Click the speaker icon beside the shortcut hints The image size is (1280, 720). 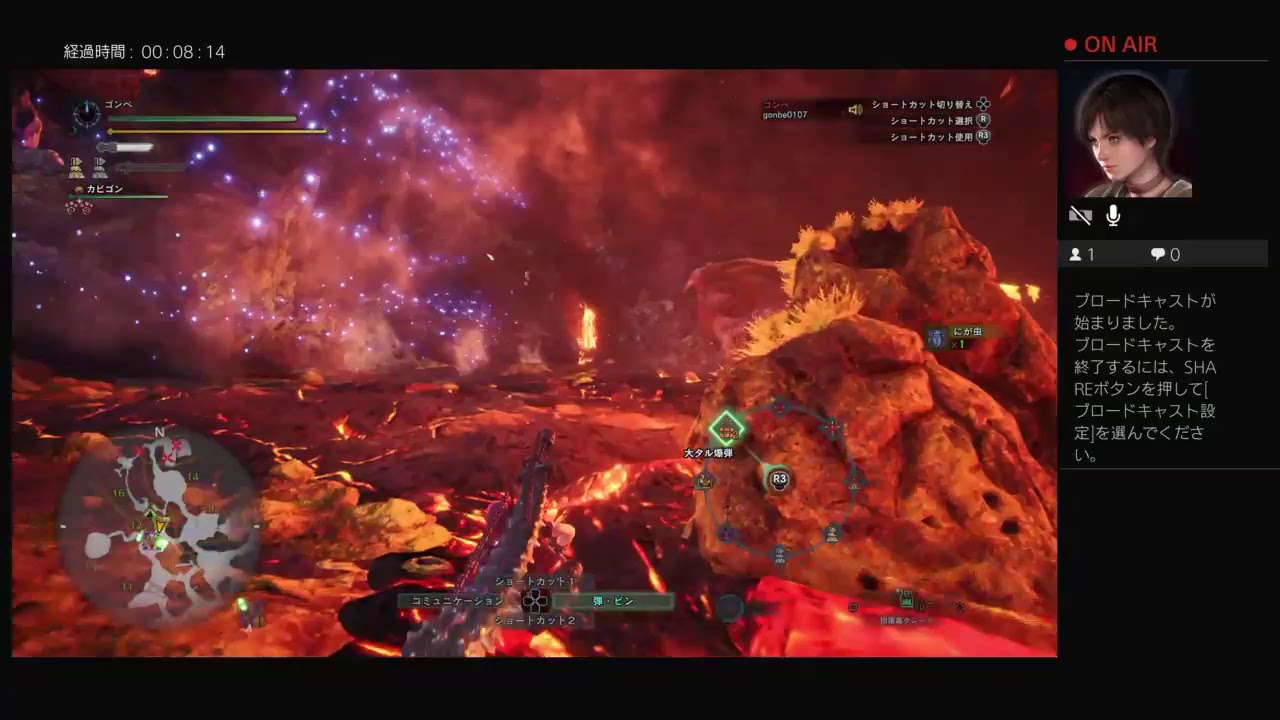tap(856, 110)
